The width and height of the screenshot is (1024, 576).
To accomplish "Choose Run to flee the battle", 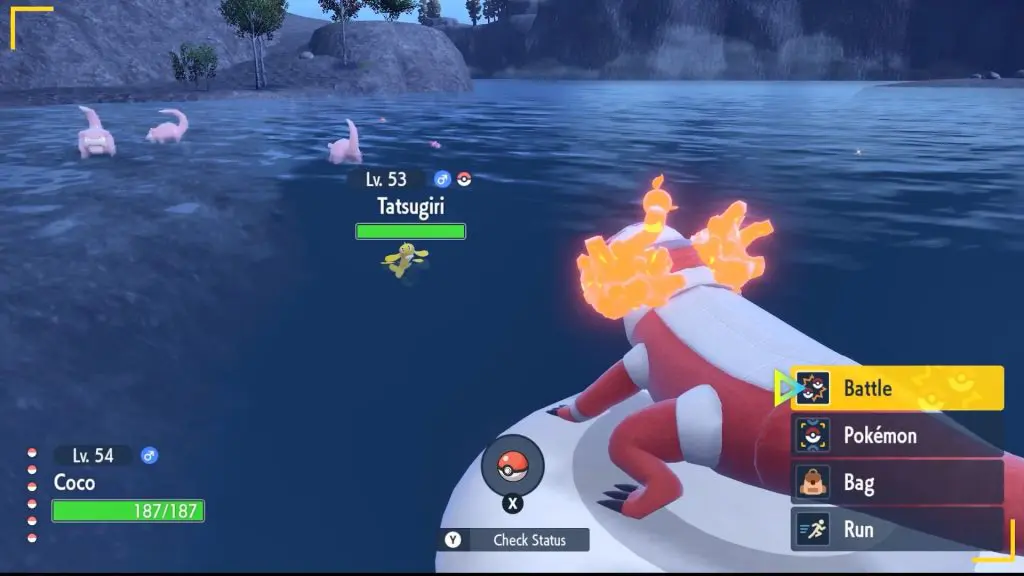I will click(x=897, y=529).
